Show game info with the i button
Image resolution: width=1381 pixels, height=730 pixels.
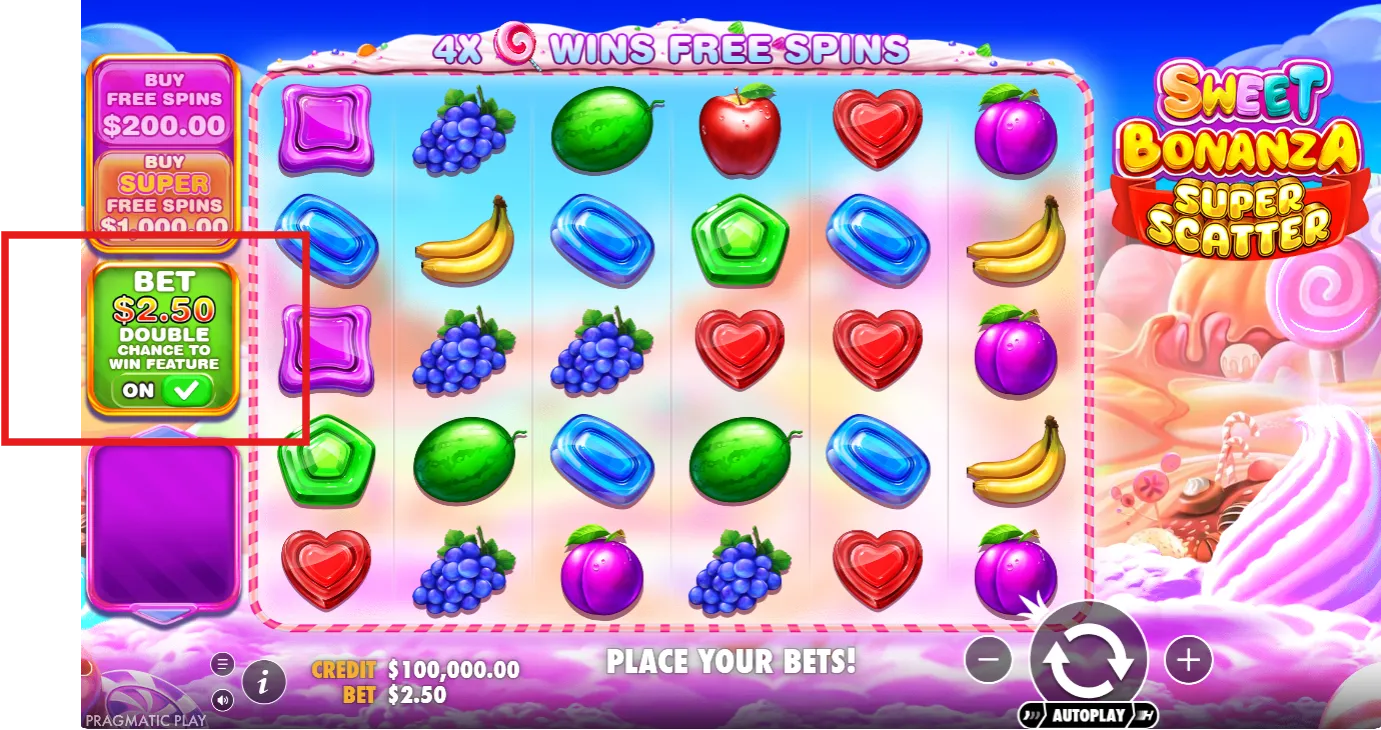point(264,682)
